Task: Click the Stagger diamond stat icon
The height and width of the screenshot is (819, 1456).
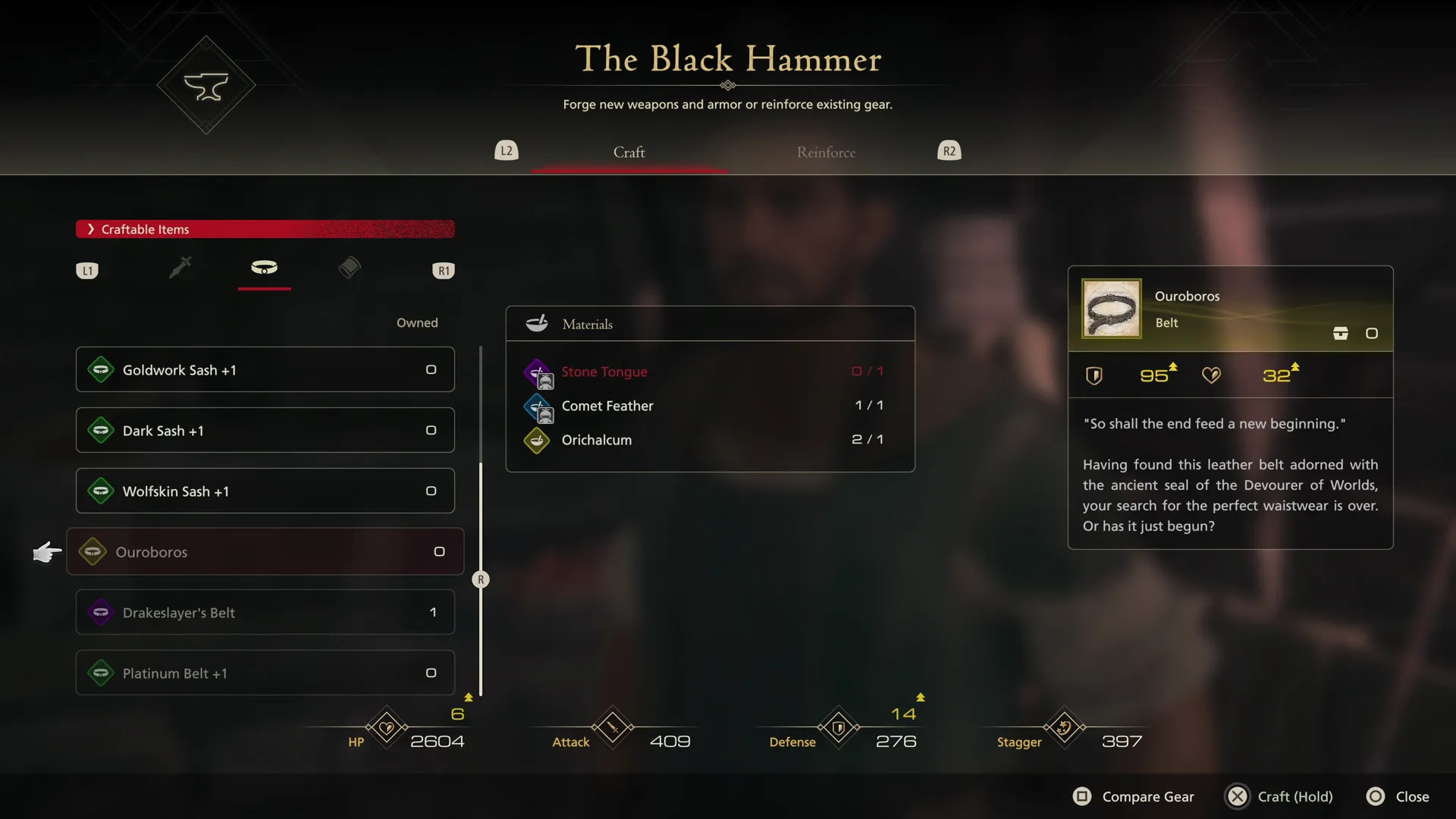Action: click(1063, 726)
